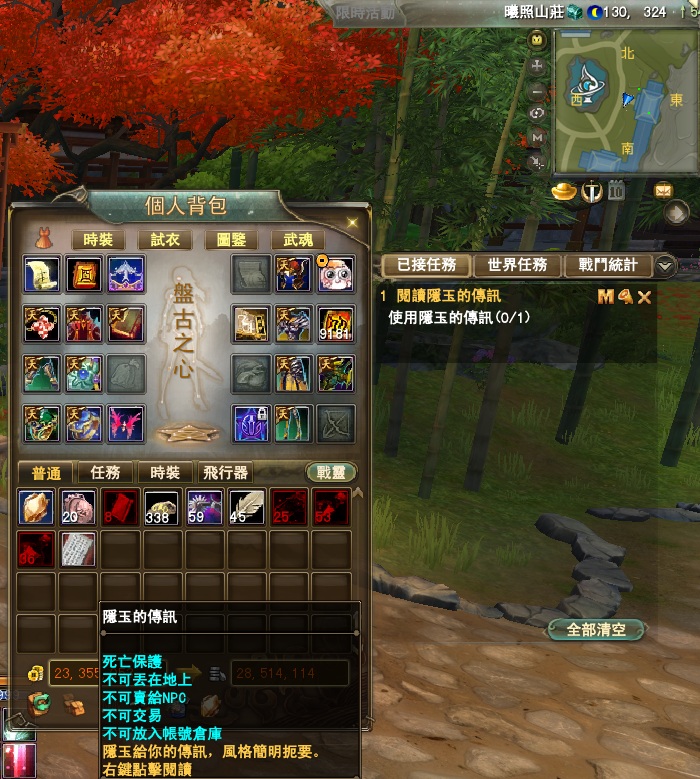Screen dimensions: 700x779
Task: Click the minimap zoom-out minus button
Action: click(x=538, y=89)
